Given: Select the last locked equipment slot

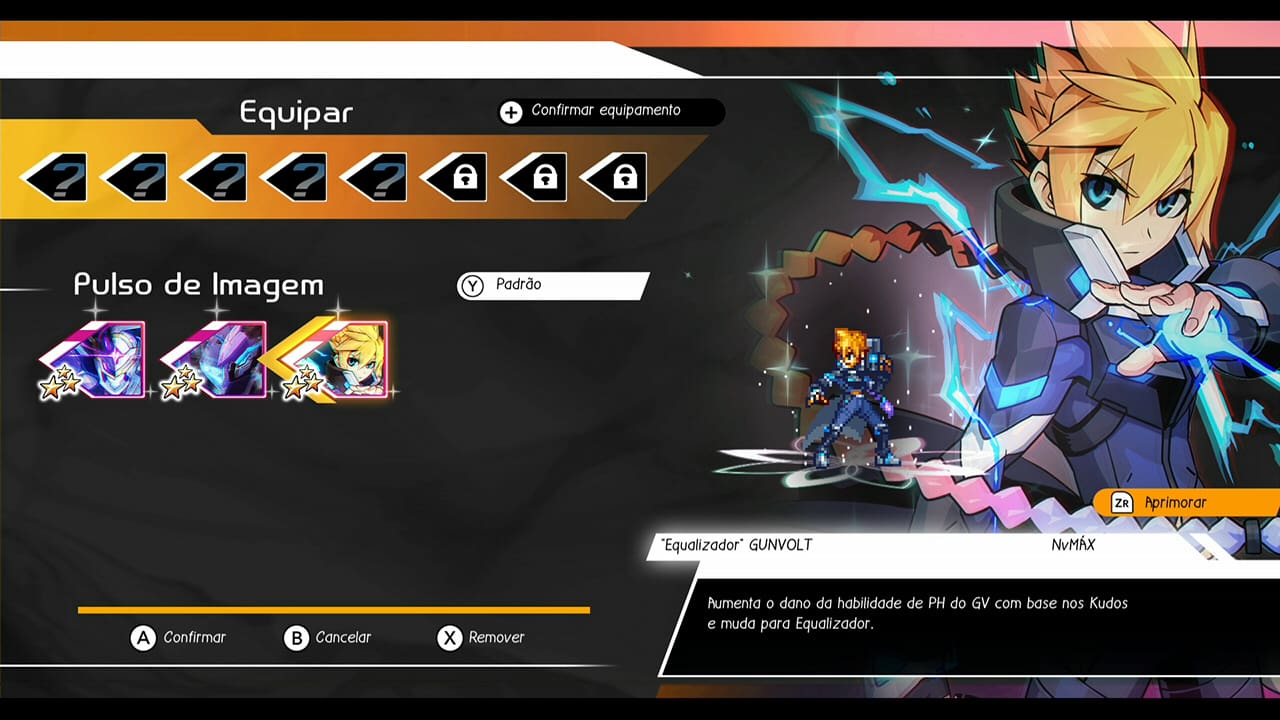Looking at the screenshot, I should pyautogui.click(x=615, y=177).
